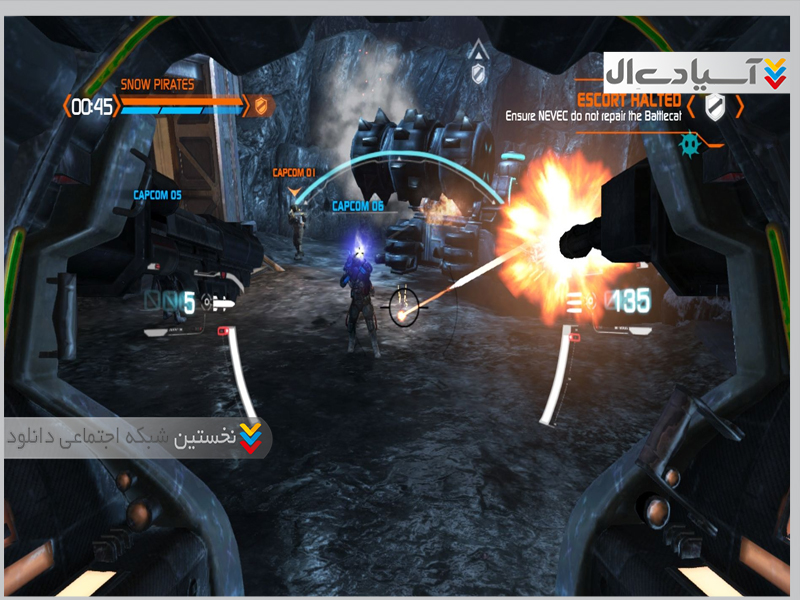Screen dimensions: 800x600
Task: Click the grenade icon beside the 5 count
Action: 218,301
